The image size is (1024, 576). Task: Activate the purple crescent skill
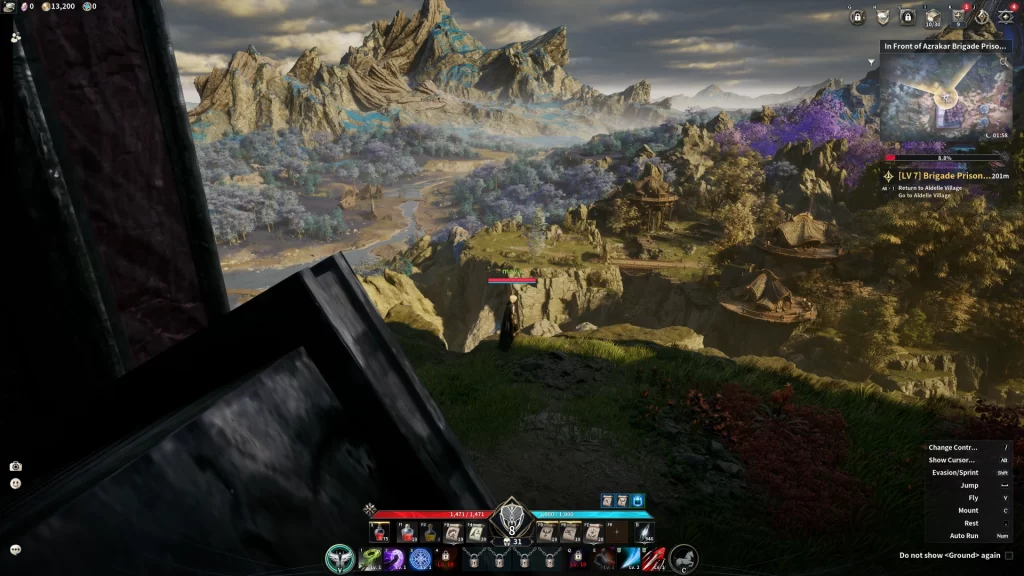395,559
